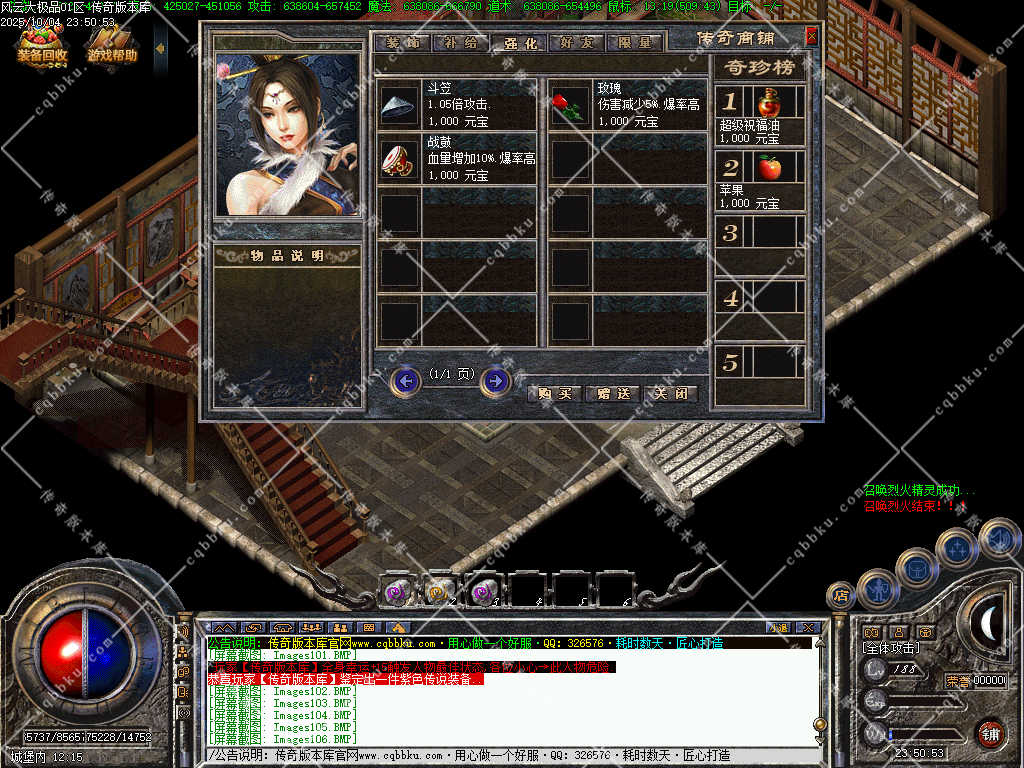1024x768 pixels.
Task: Open the 装备回收 equipment recycling menu
Action: [42, 47]
